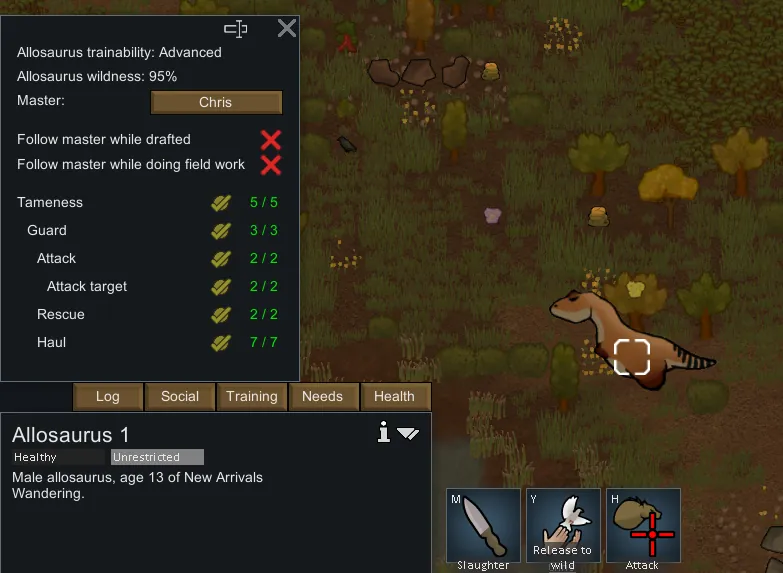Show the Needs tab

[323, 397]
